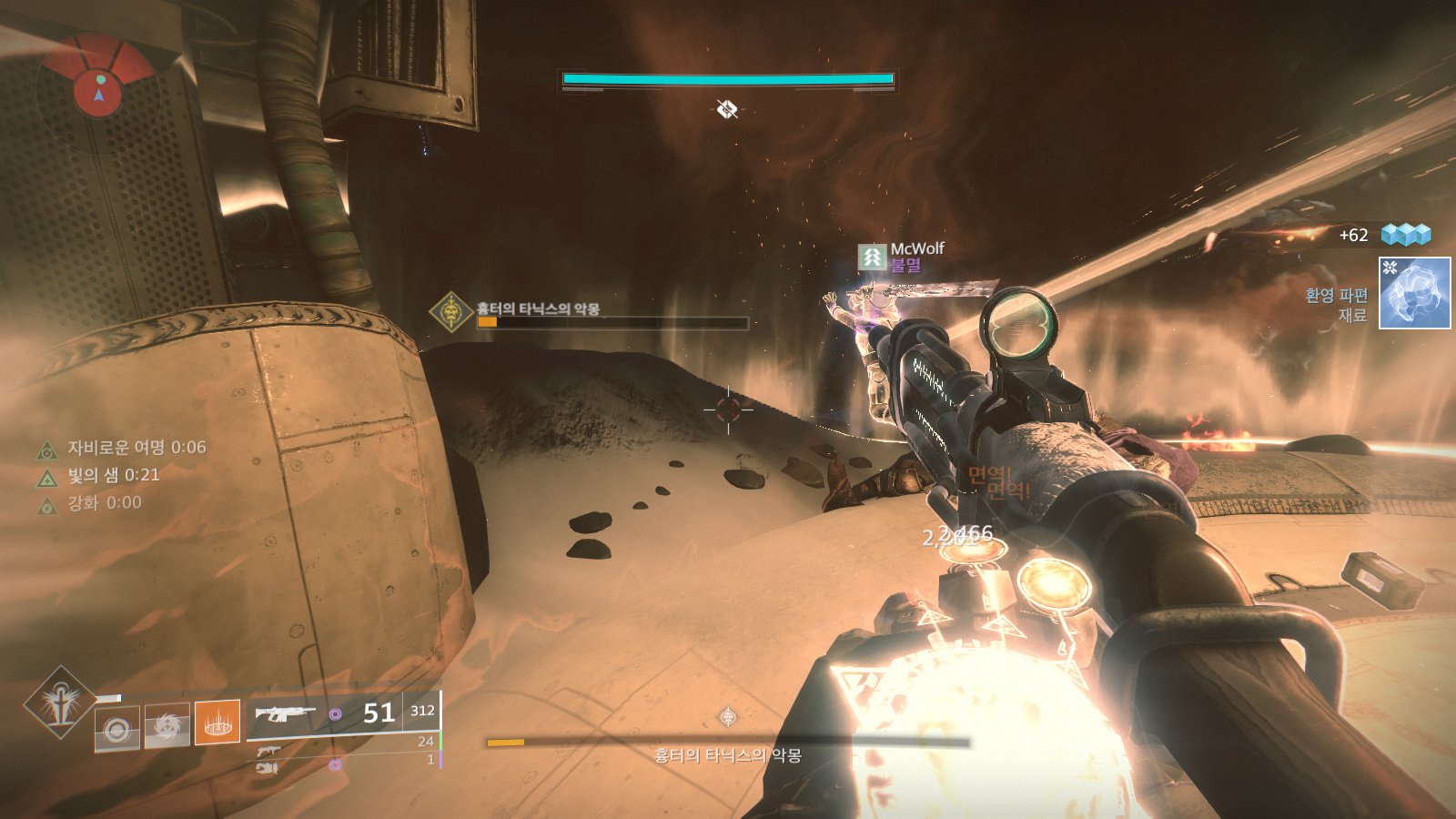Select McWolf's player nameplate emblem

[872, 258]
